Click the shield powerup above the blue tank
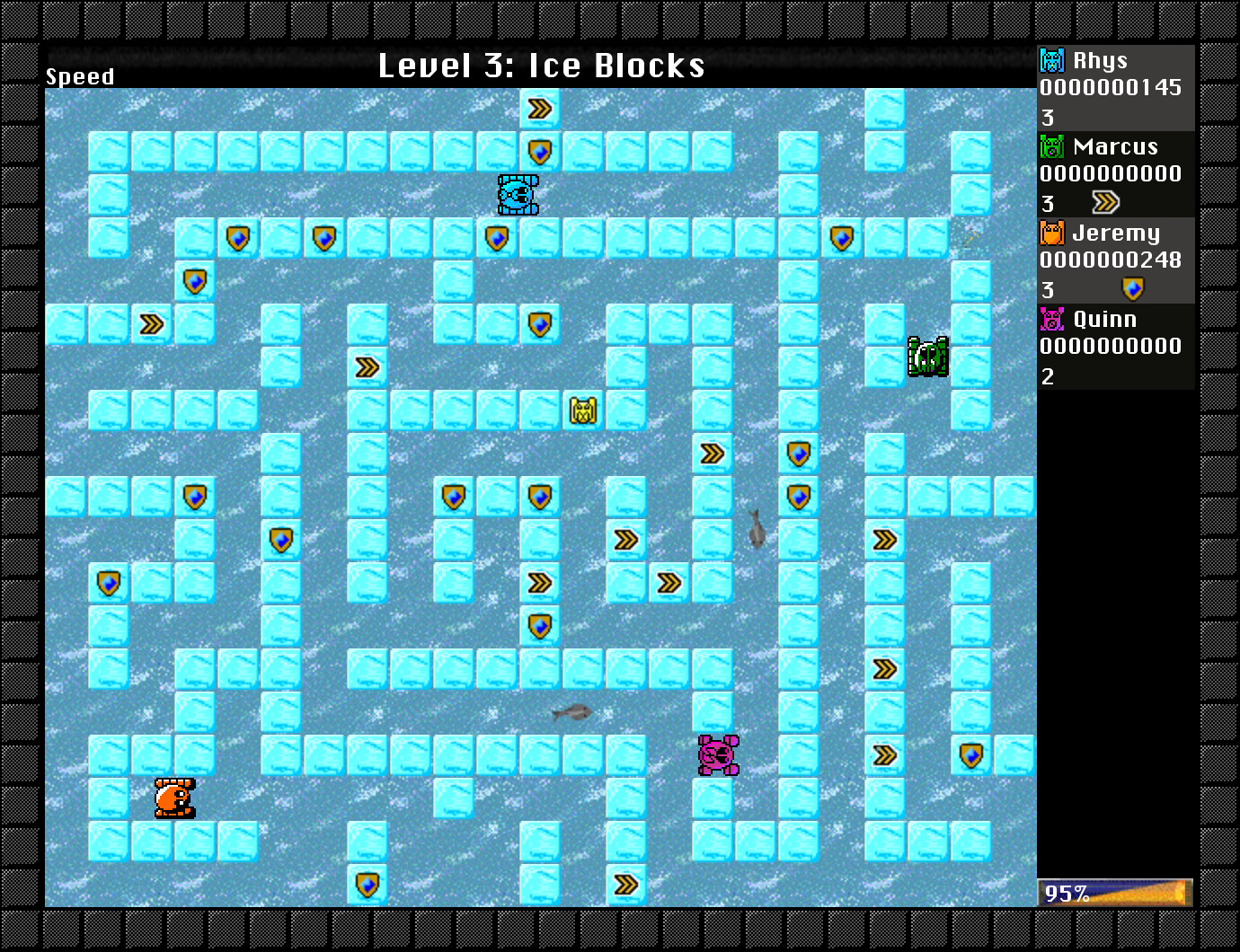Screen dimensions: 1240x952 [x=540, y=151]
